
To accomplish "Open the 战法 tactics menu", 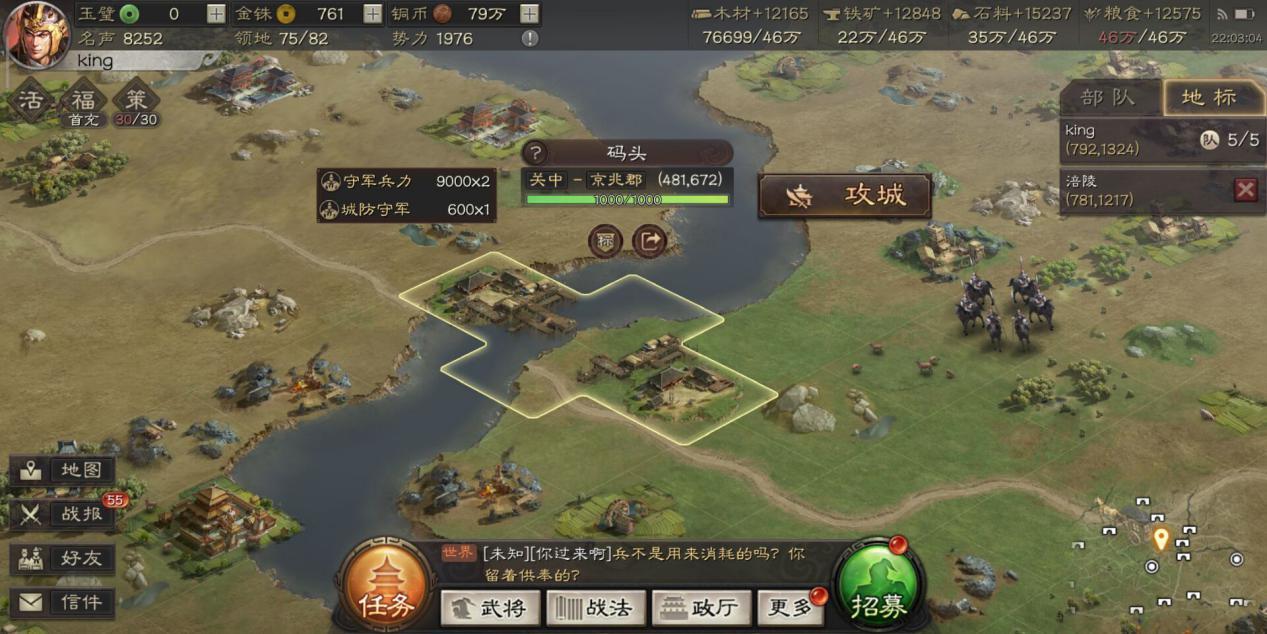I will pyautogui.click(x=595, y=607).
